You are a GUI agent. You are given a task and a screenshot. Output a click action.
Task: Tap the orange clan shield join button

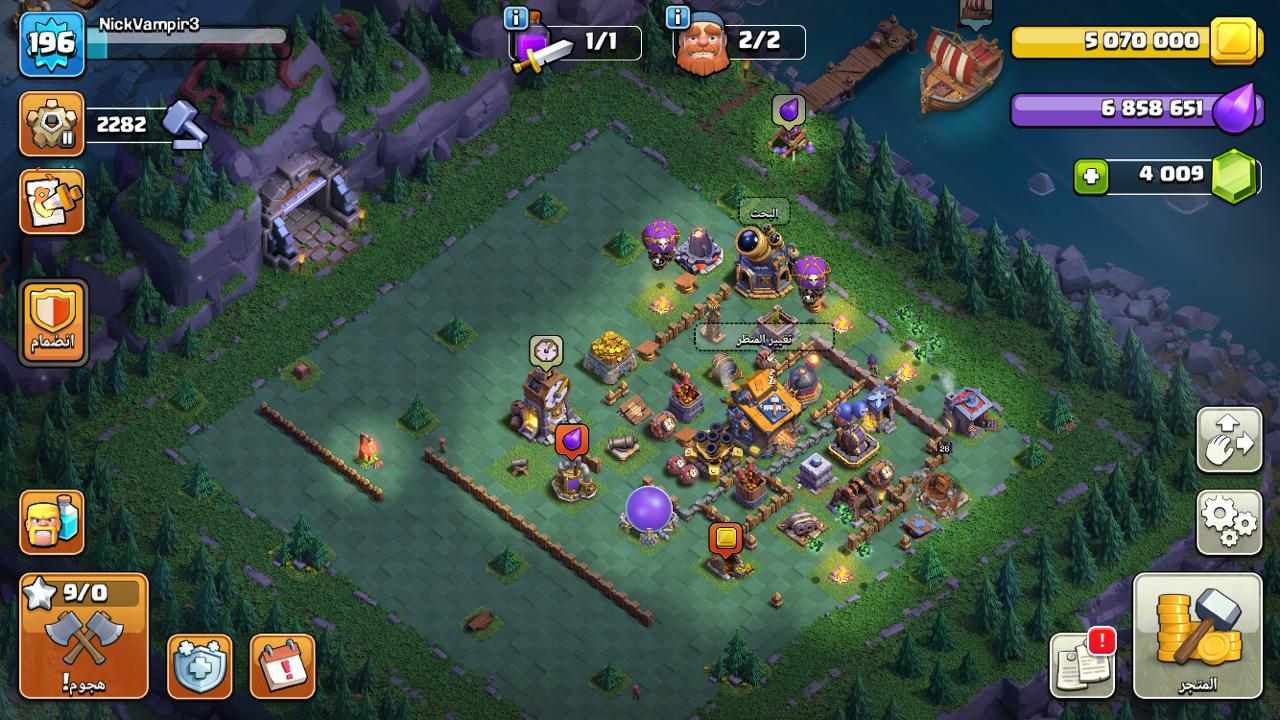(53, 321)
